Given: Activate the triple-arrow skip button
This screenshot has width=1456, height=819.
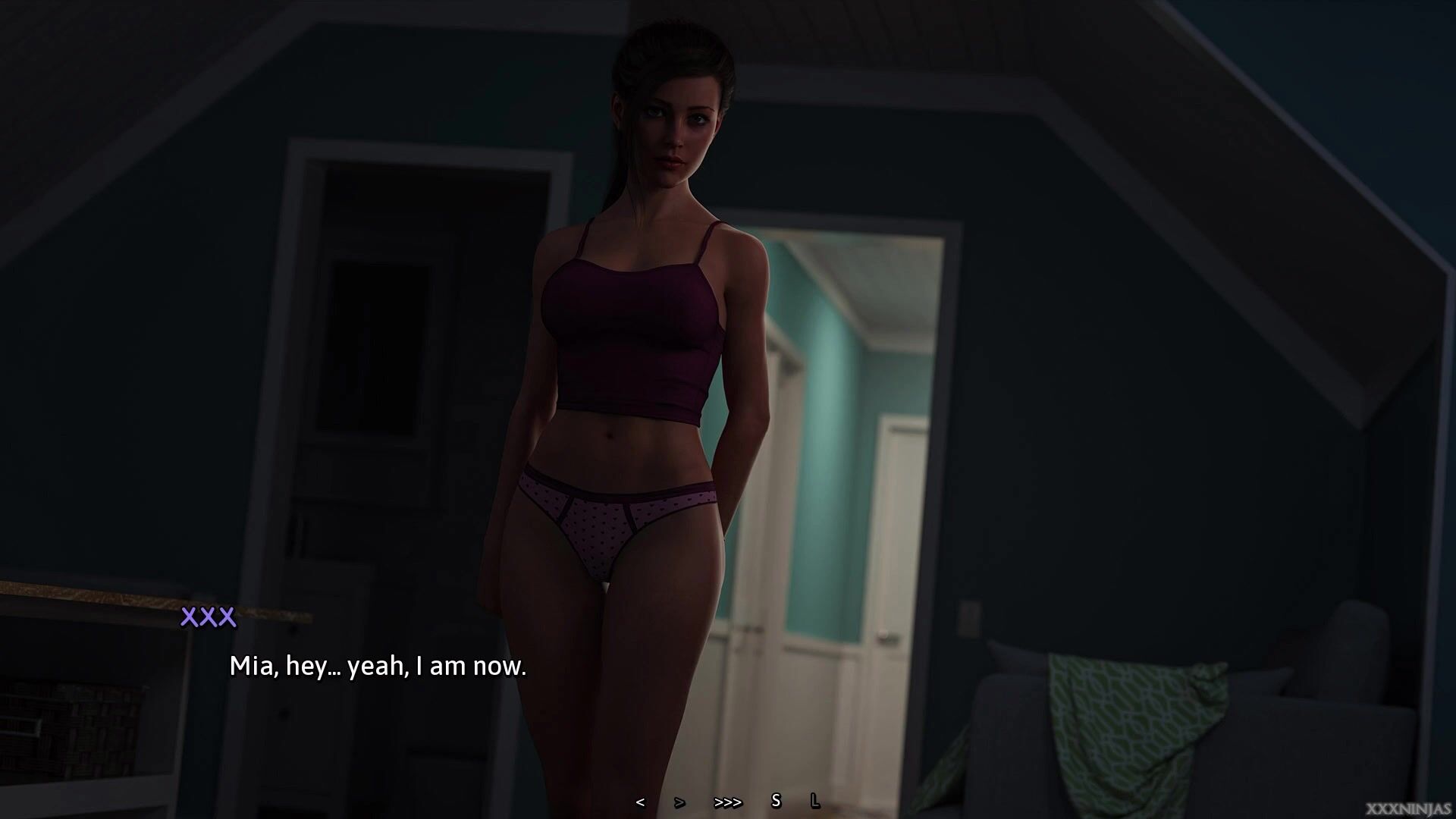Looking at the screenshot, I should (x=728, y=802).
